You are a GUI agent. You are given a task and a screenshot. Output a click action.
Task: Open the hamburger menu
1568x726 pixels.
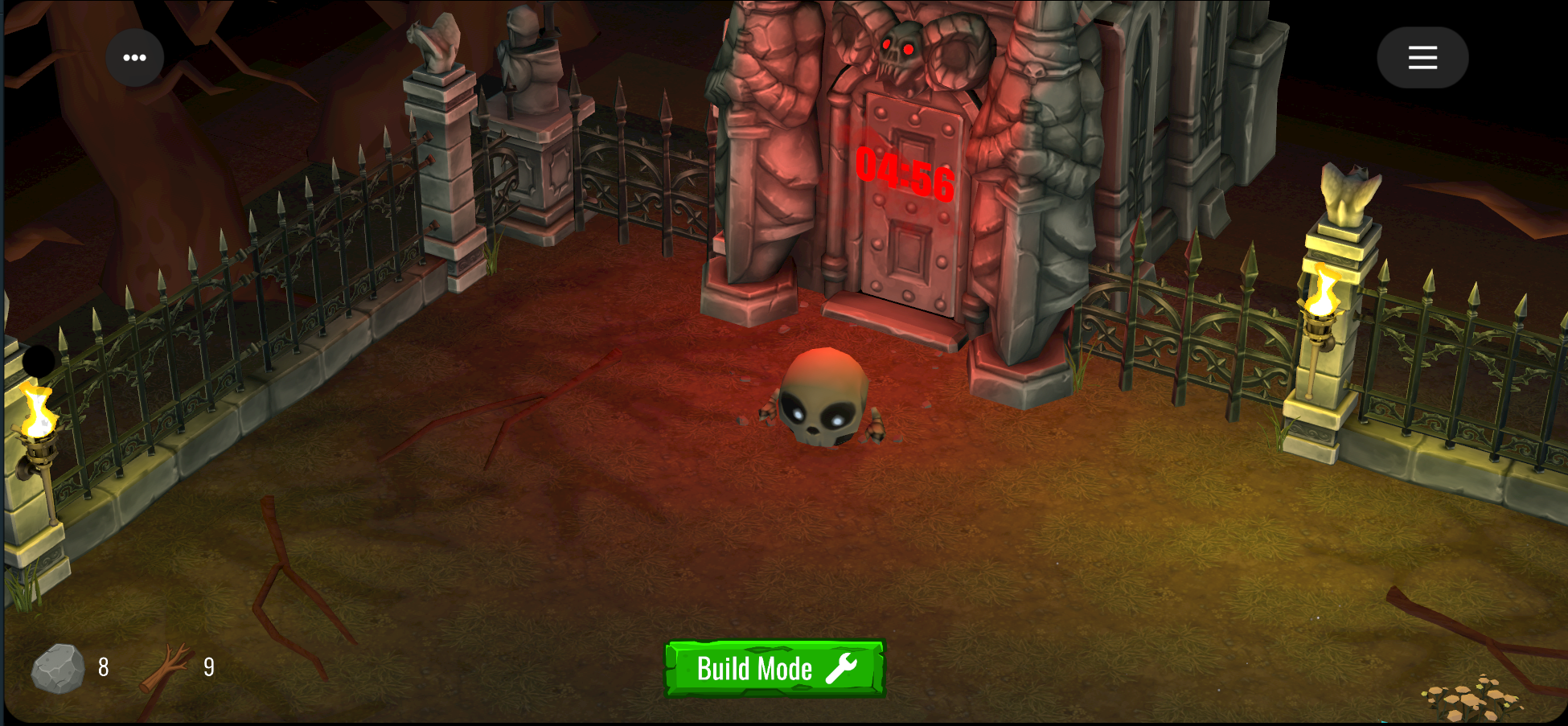coord(1422,58)
